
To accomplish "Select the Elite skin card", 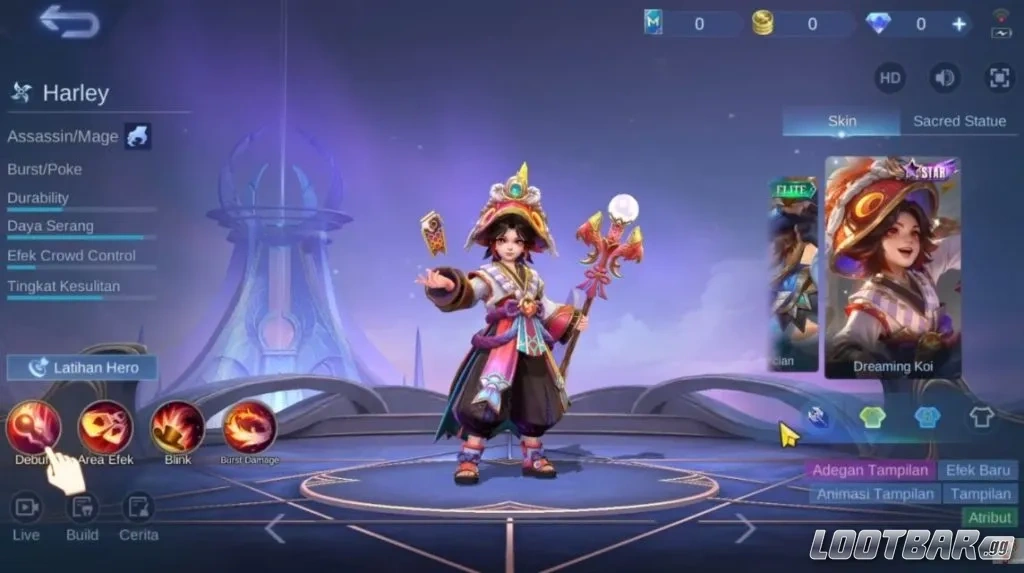I will tap(792, 273).
